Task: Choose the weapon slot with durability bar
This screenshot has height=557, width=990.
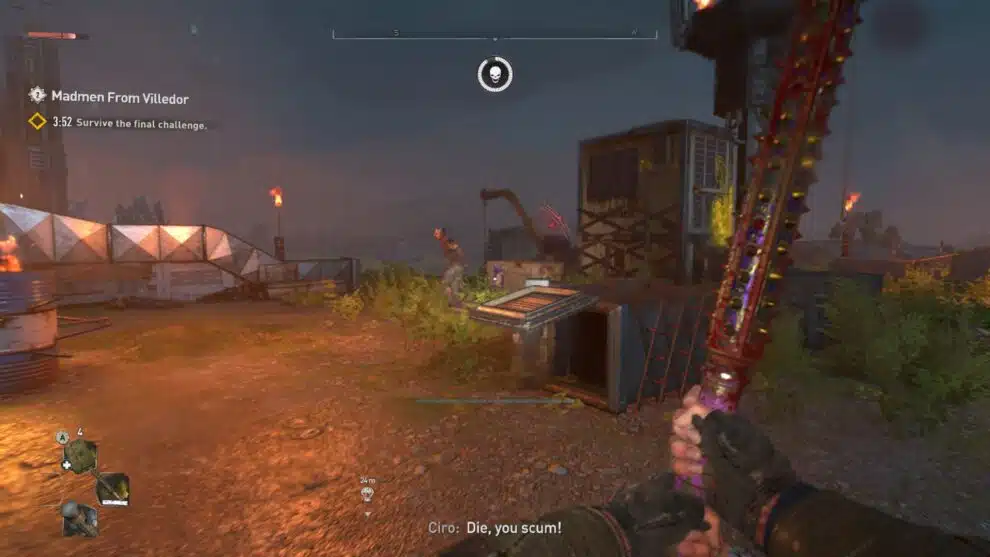Action: pyautogui.click(x=112, y=488)
